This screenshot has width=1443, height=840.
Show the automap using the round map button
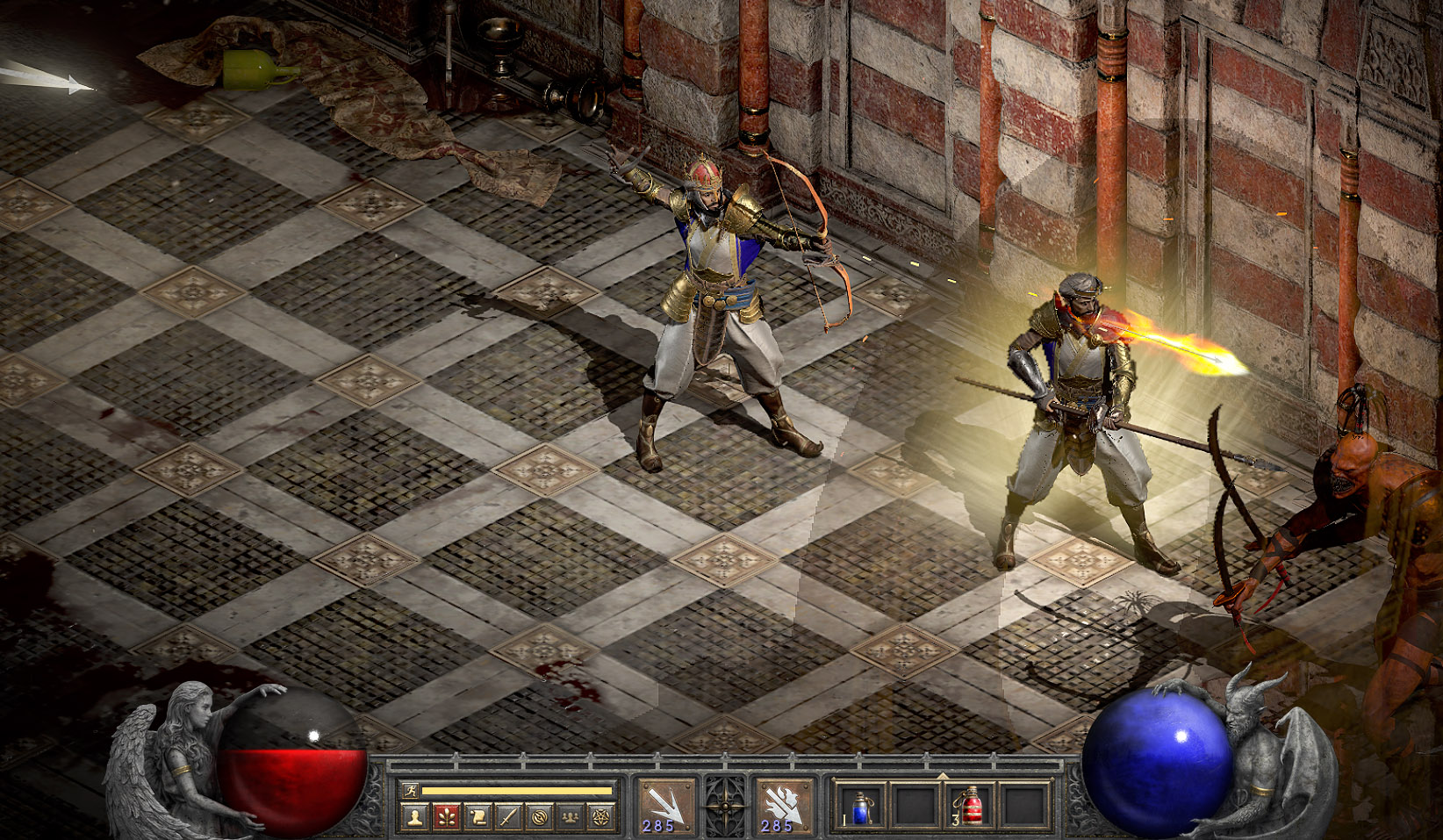tap(539, 817)
